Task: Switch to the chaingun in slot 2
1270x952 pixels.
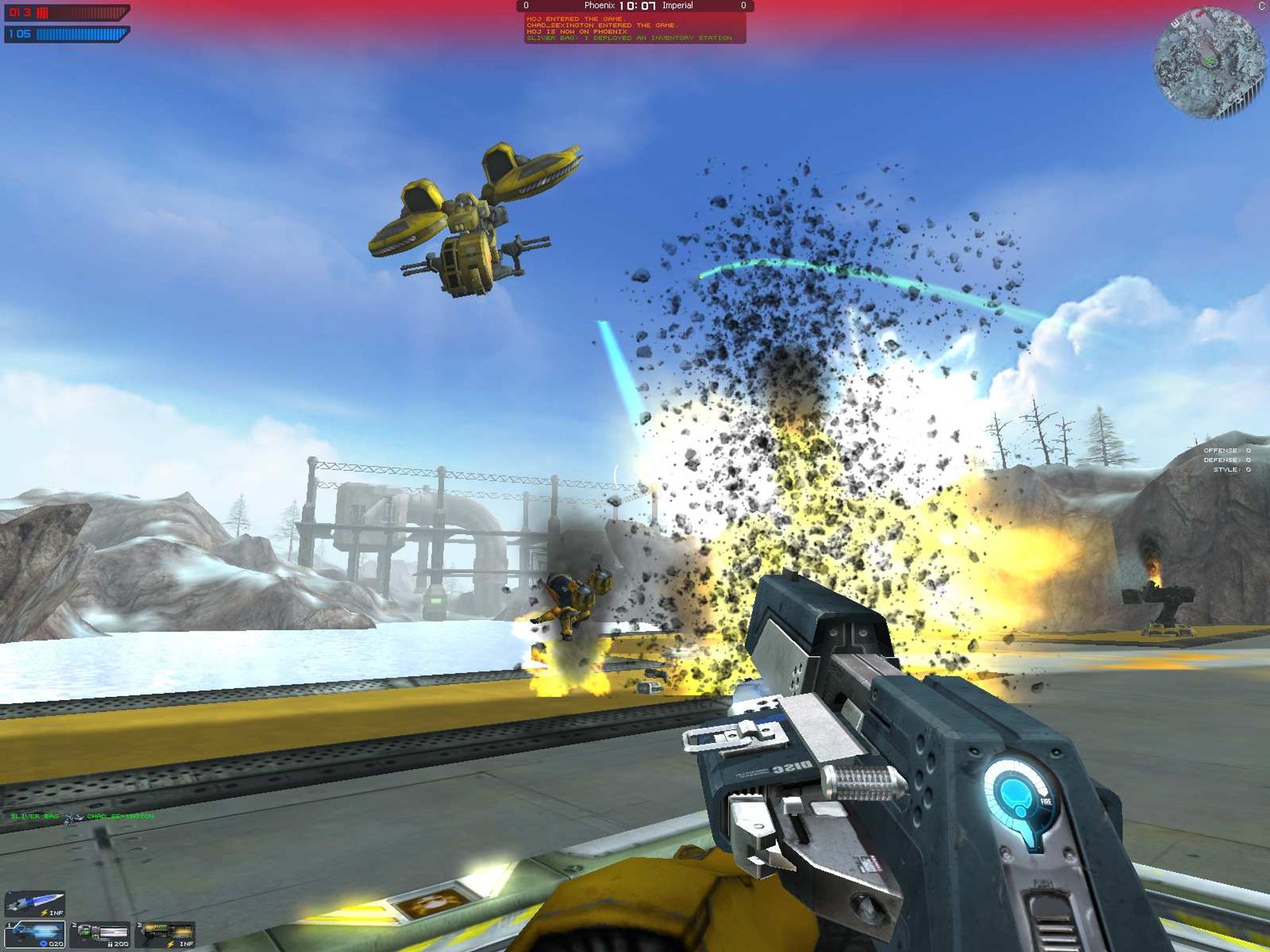Action: click(x=100, y=934)
